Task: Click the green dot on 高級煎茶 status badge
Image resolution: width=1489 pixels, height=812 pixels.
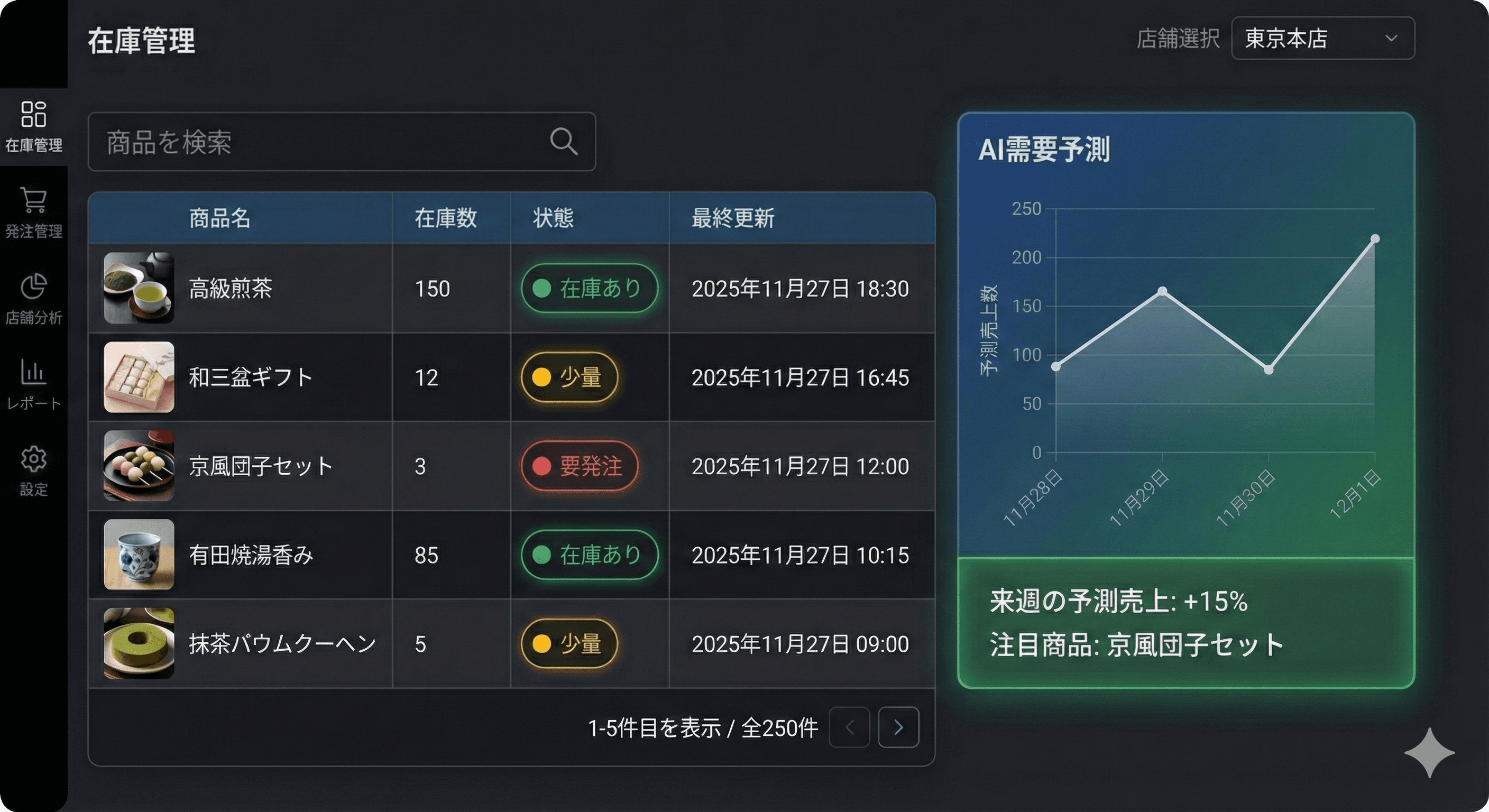Action: (542, 289)
